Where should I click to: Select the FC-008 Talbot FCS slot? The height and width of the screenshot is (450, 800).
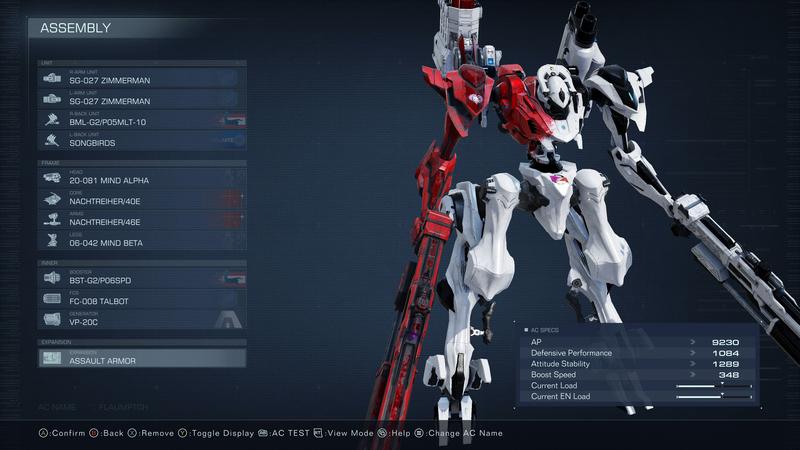pyautogui.click(x=142, y=299)
